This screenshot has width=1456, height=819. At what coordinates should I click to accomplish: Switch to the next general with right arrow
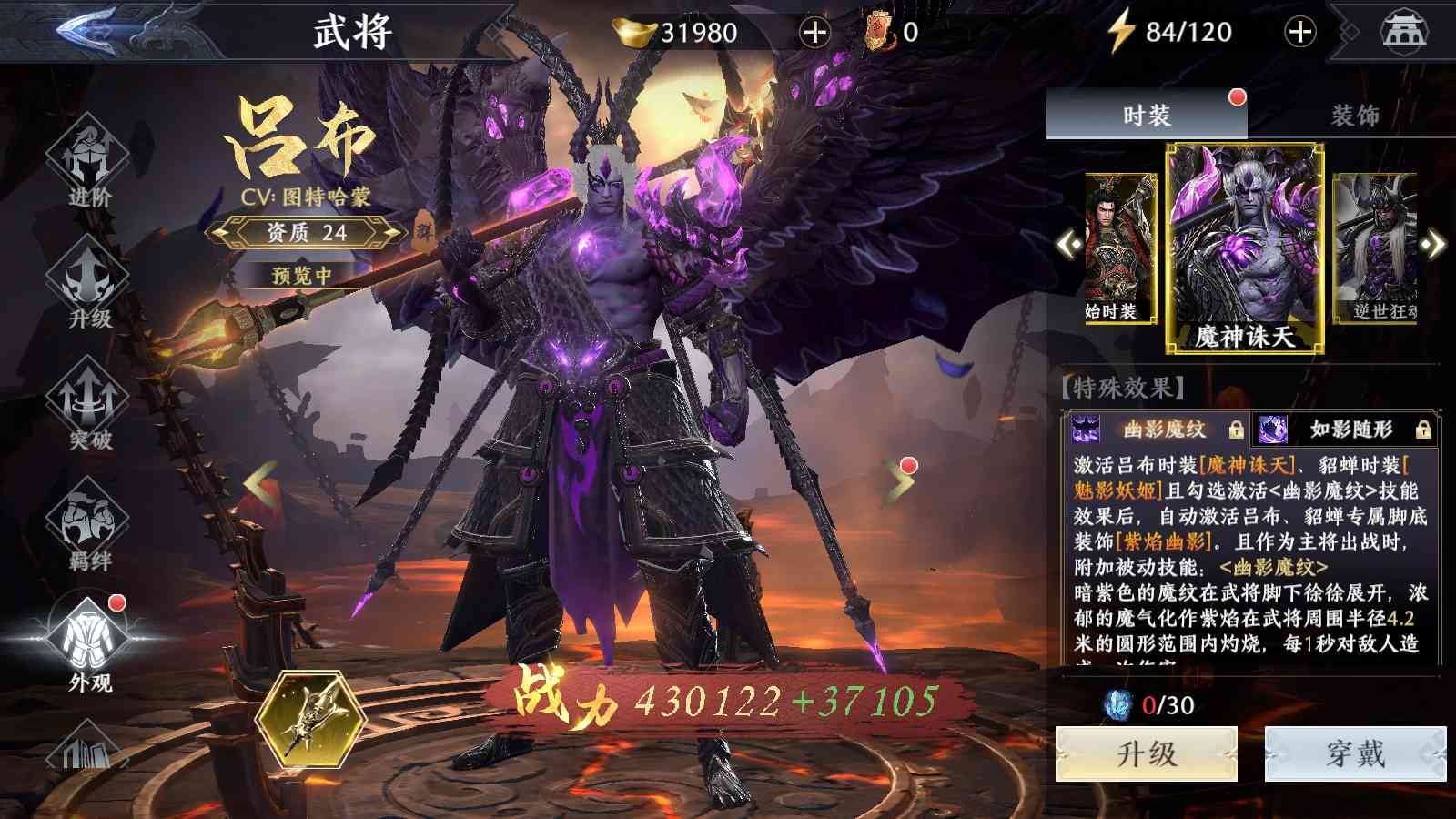[x=899, y=480]
